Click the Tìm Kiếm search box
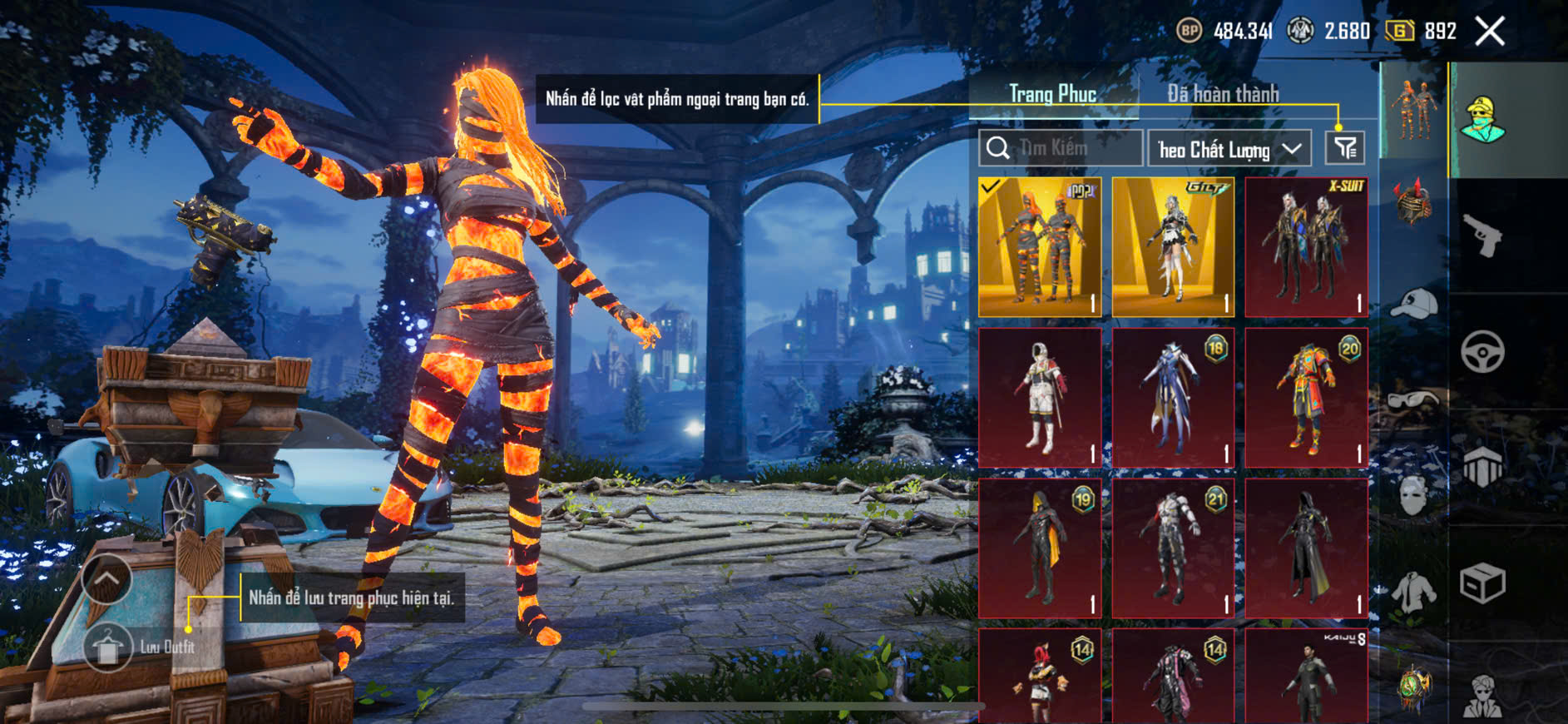This screenshot has height=724, width=1568. click(1061, 148)
